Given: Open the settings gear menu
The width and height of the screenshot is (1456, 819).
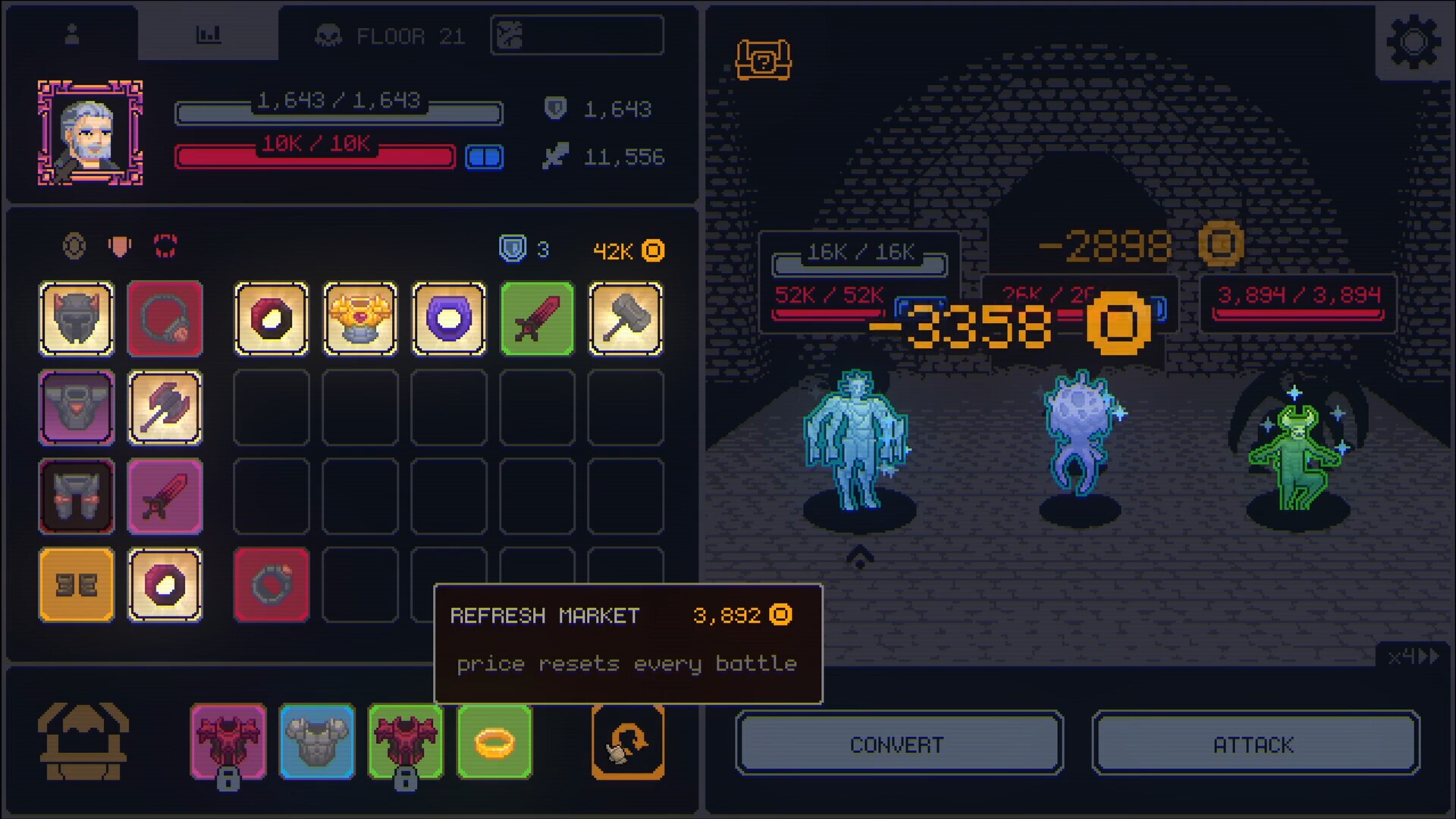Looking at the screenshot, I should pos(1412,42).
